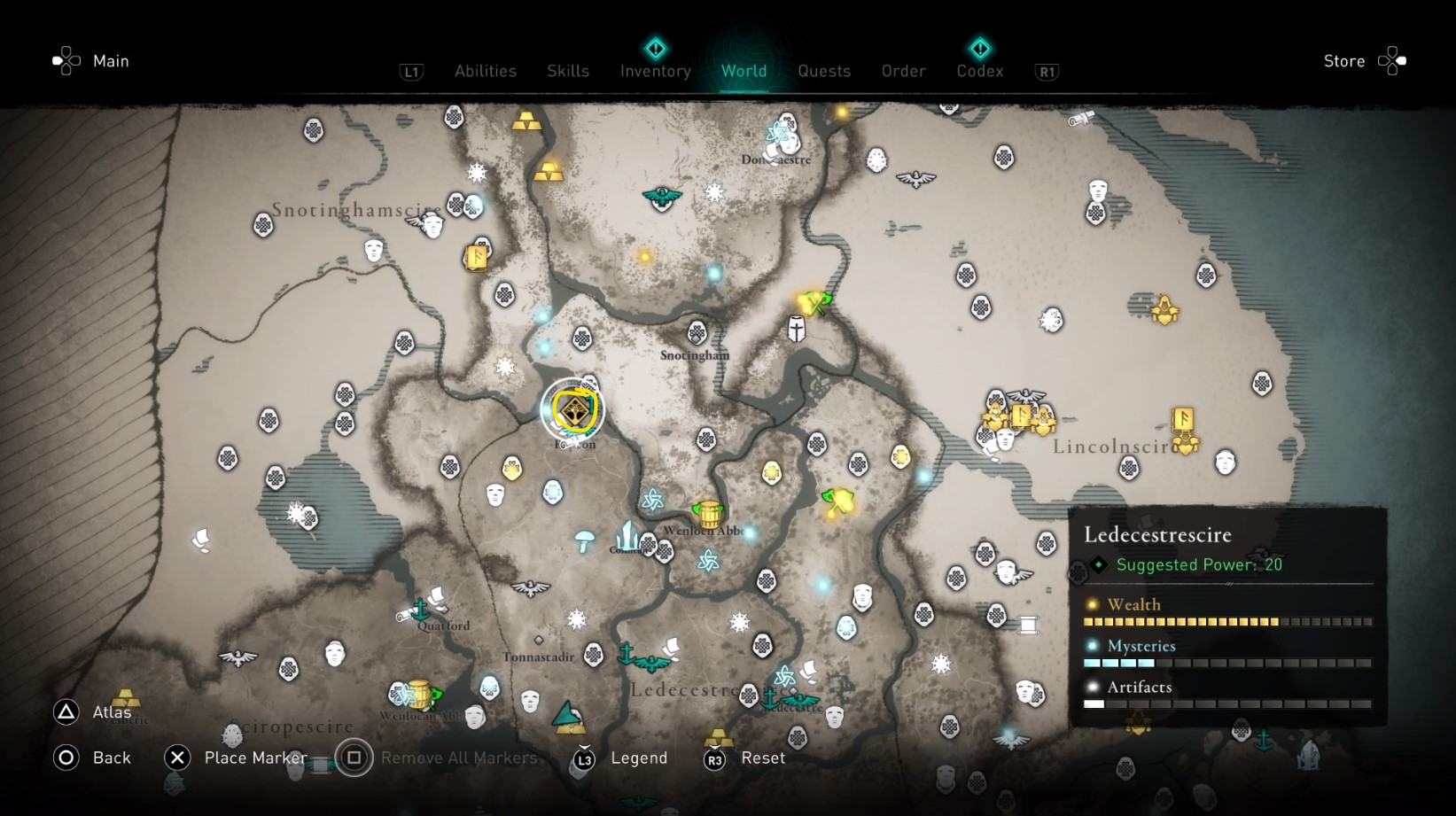The width and height of the screenshot is (1456, 816).
Task: Switch to the Quests tab
Action: 824,71
